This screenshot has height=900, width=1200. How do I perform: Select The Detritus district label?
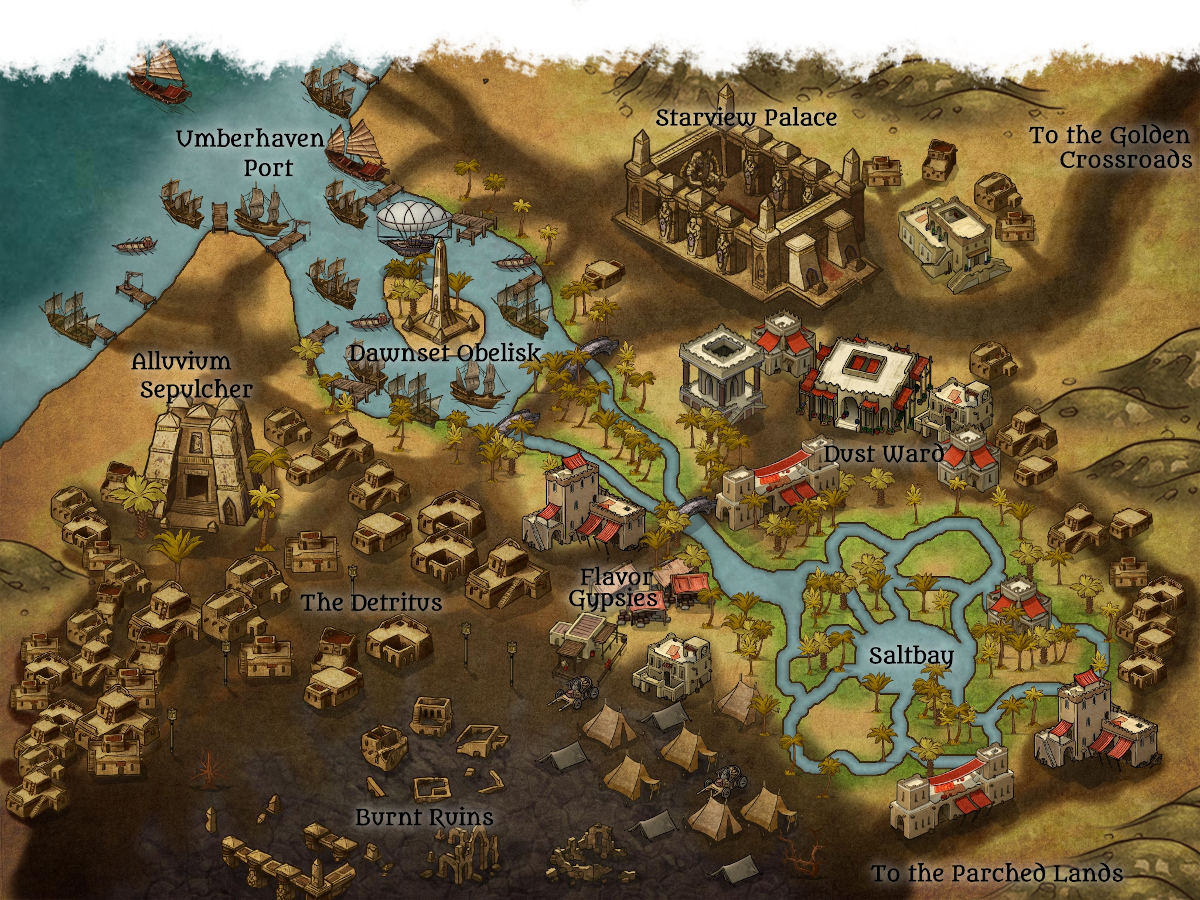371,603
